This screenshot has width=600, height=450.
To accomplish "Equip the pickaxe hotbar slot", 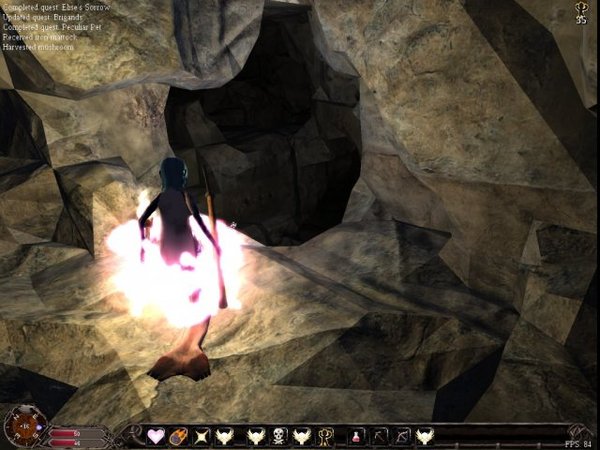I will (380, 436).
